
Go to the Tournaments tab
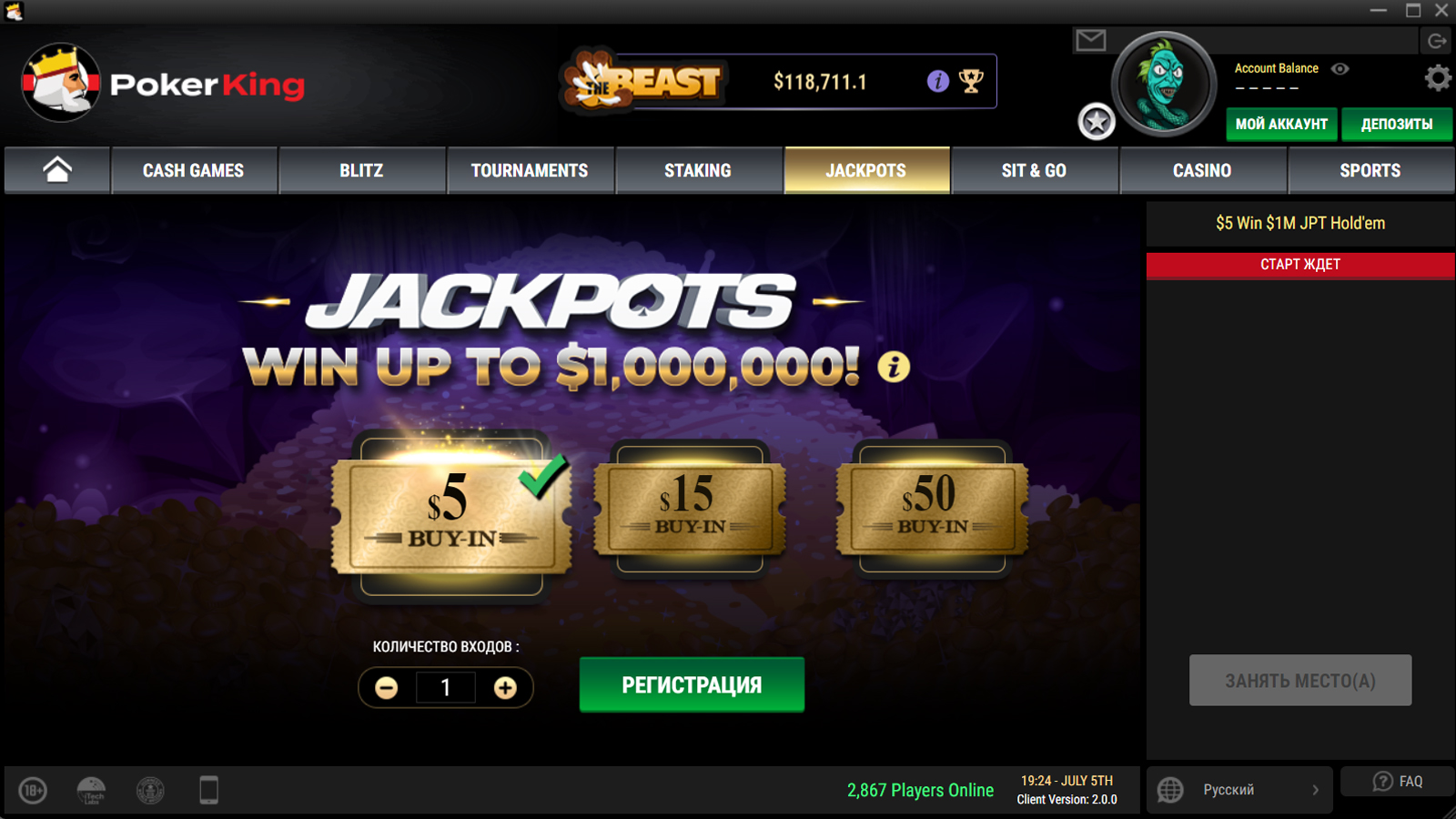(x=530, y=170)
